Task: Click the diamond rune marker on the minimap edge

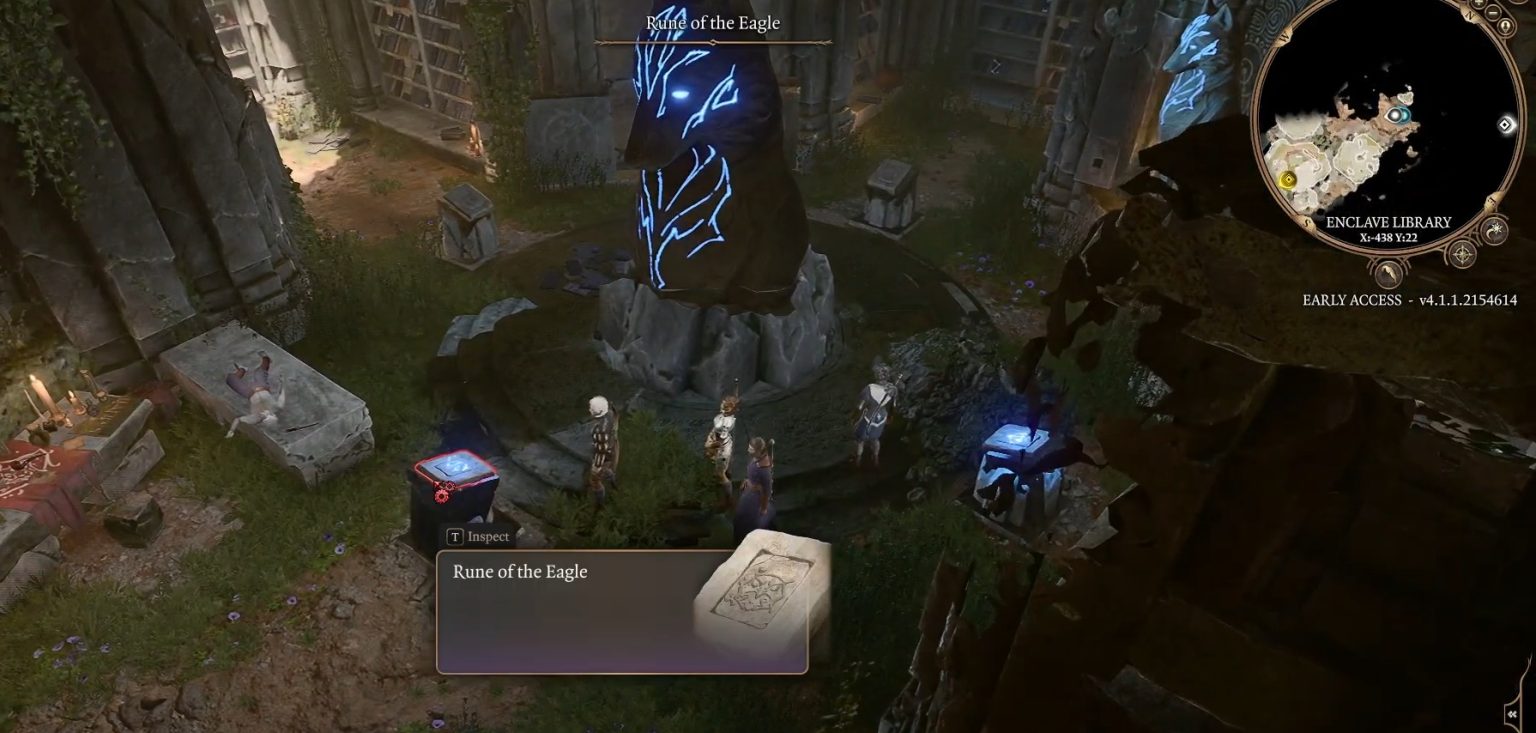Action: (x=1505, y=124)
